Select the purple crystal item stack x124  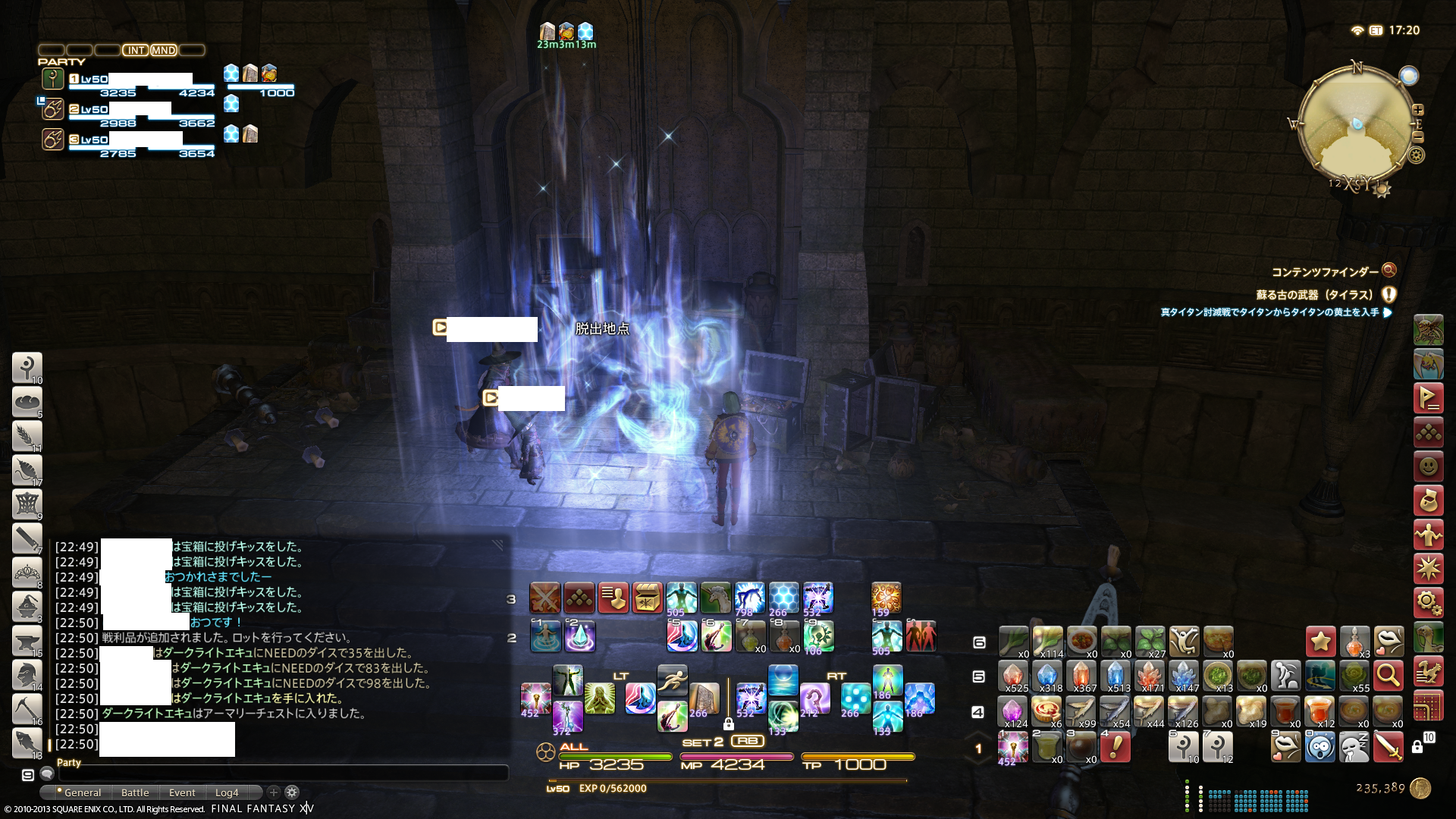[x=1013, y=712]
